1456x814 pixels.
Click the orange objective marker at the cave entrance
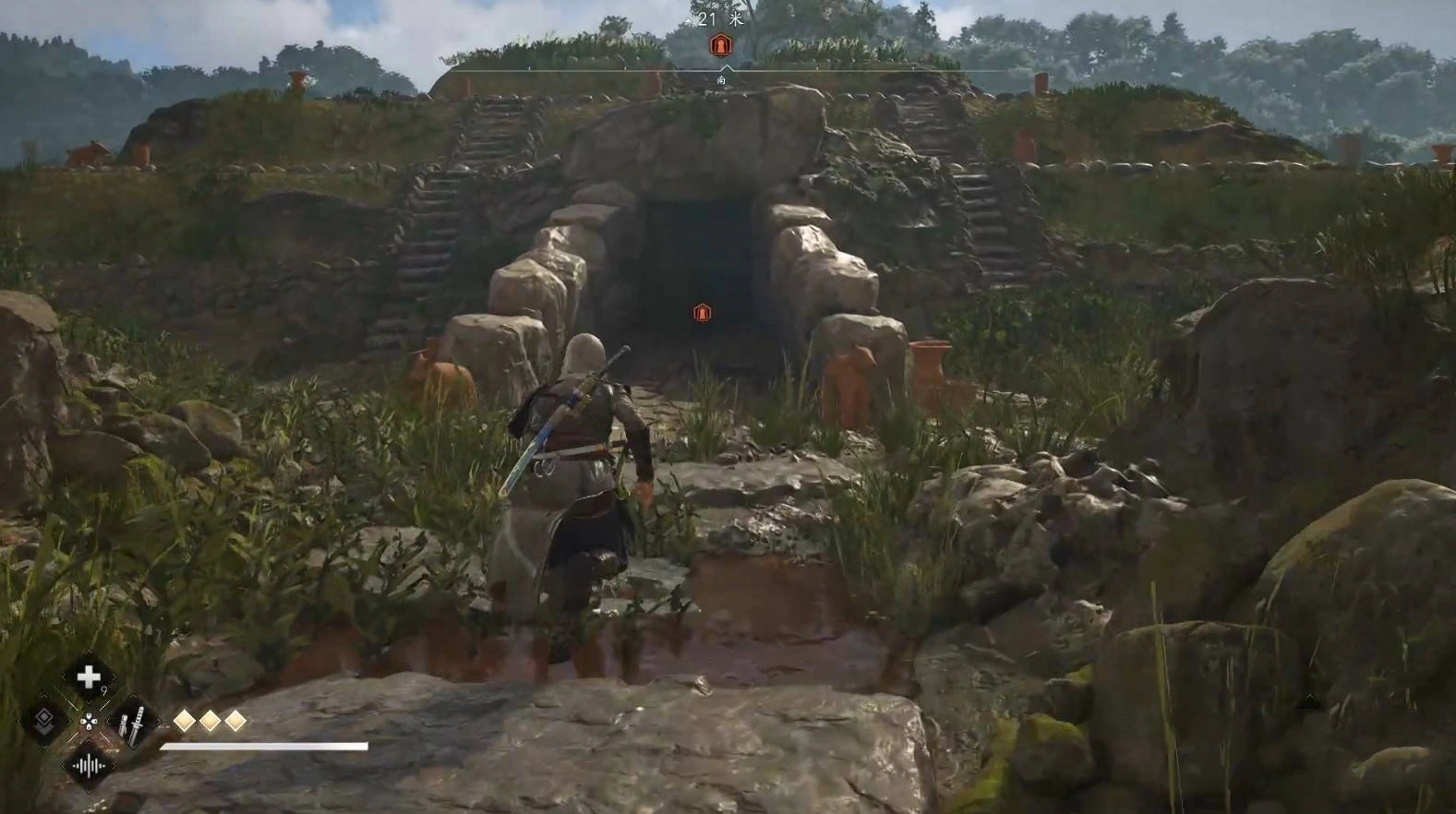(x=703, y=313)
